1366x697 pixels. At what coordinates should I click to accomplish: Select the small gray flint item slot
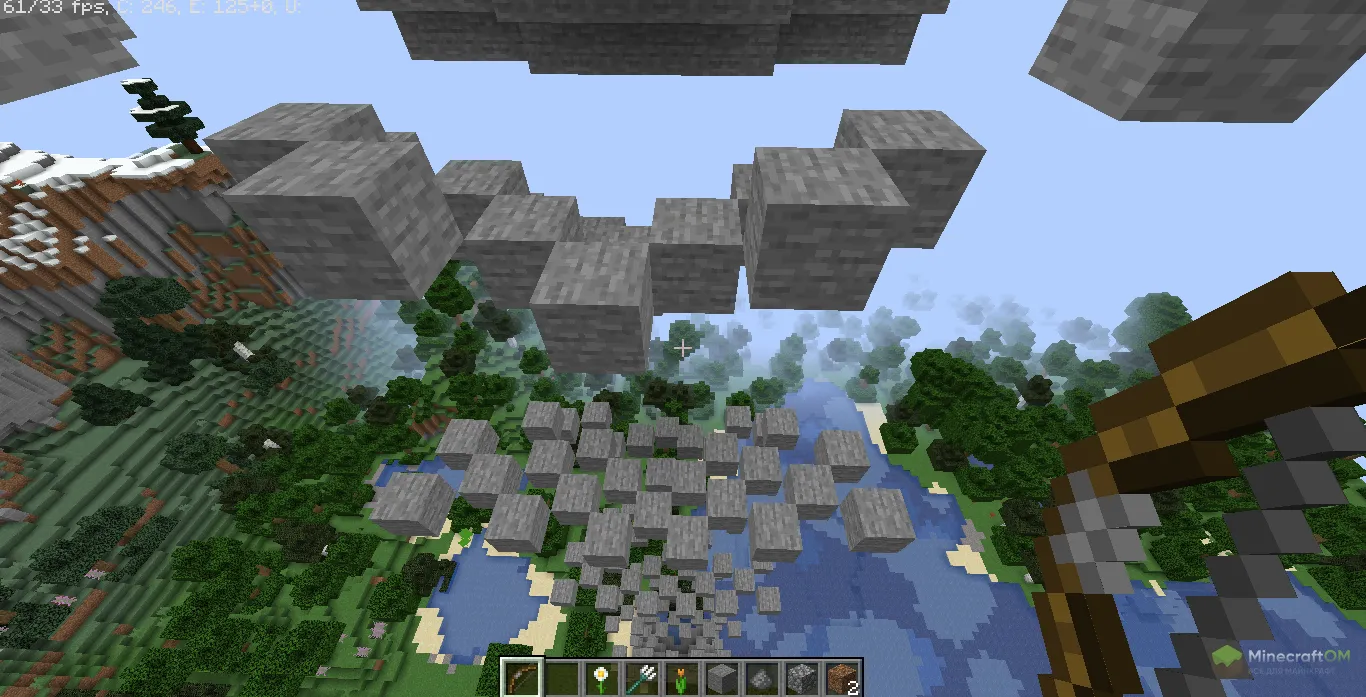[761, 677]
